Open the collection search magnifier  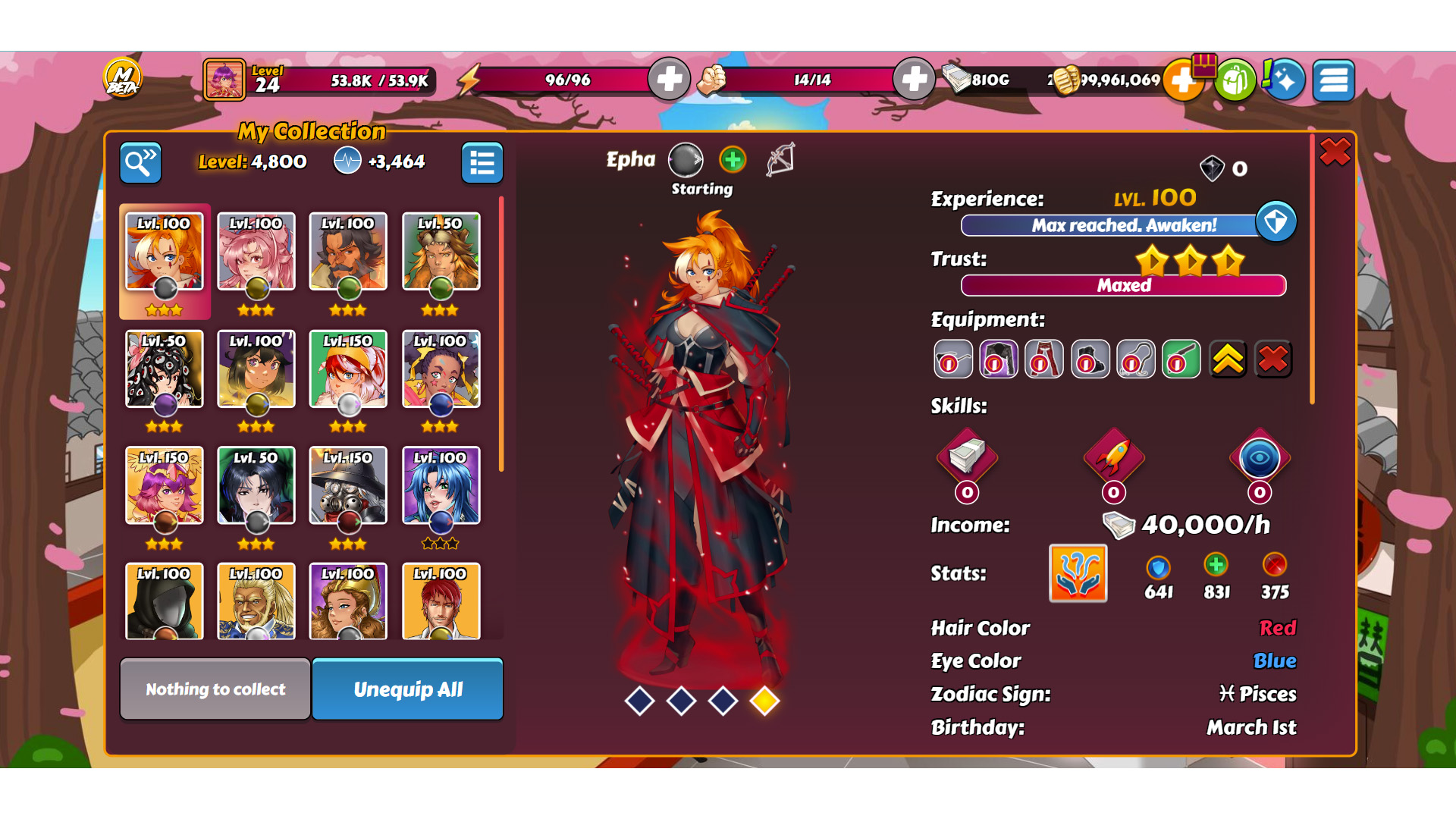(140, 162)
